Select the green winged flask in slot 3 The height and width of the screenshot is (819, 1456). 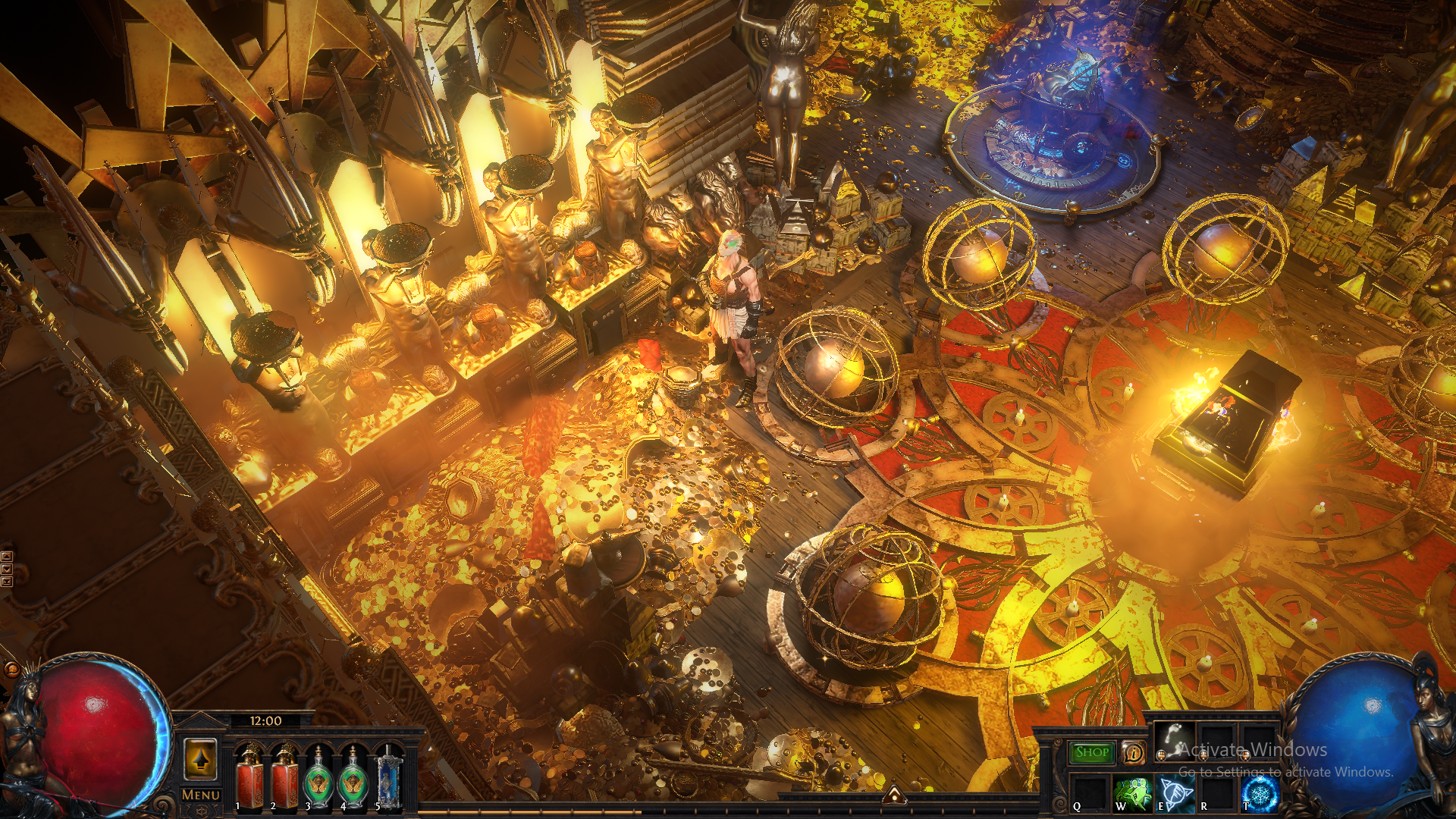pos(318,776)
